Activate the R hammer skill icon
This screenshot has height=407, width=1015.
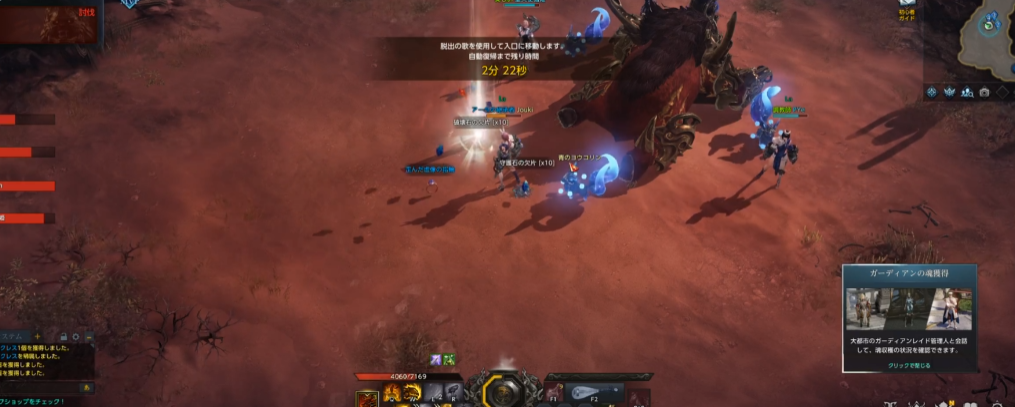pos(452,393)
